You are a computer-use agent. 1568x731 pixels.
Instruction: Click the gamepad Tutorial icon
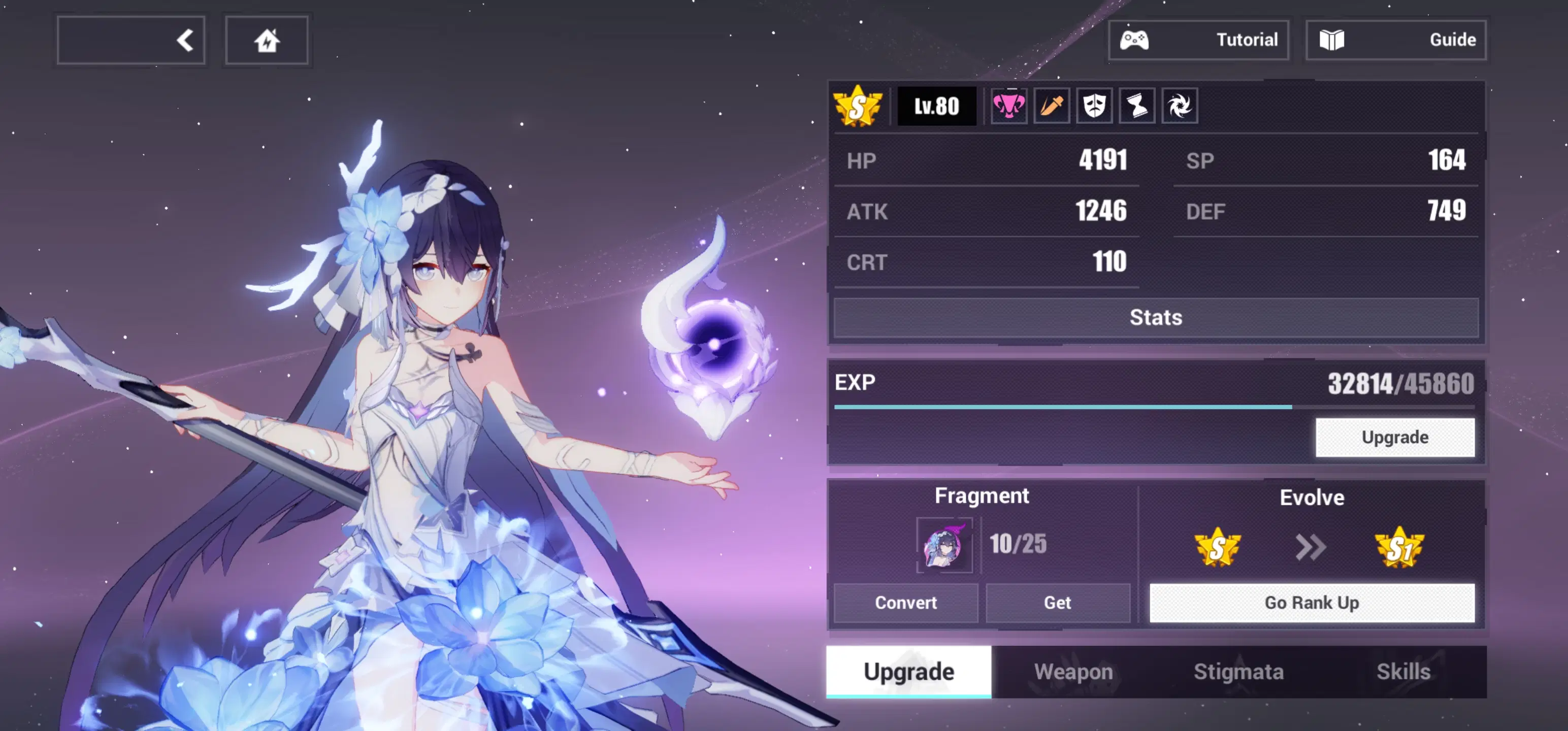[1136, 40]
